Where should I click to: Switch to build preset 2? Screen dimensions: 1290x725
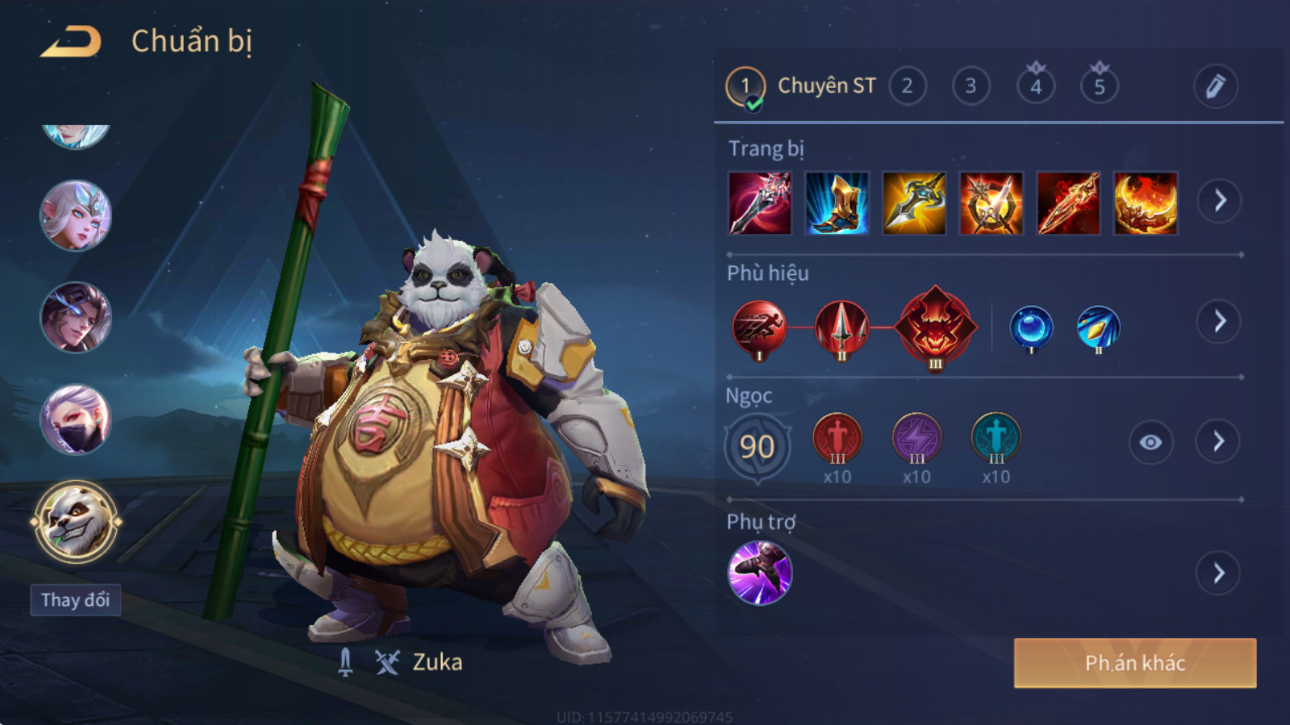[x=907, y=86]
